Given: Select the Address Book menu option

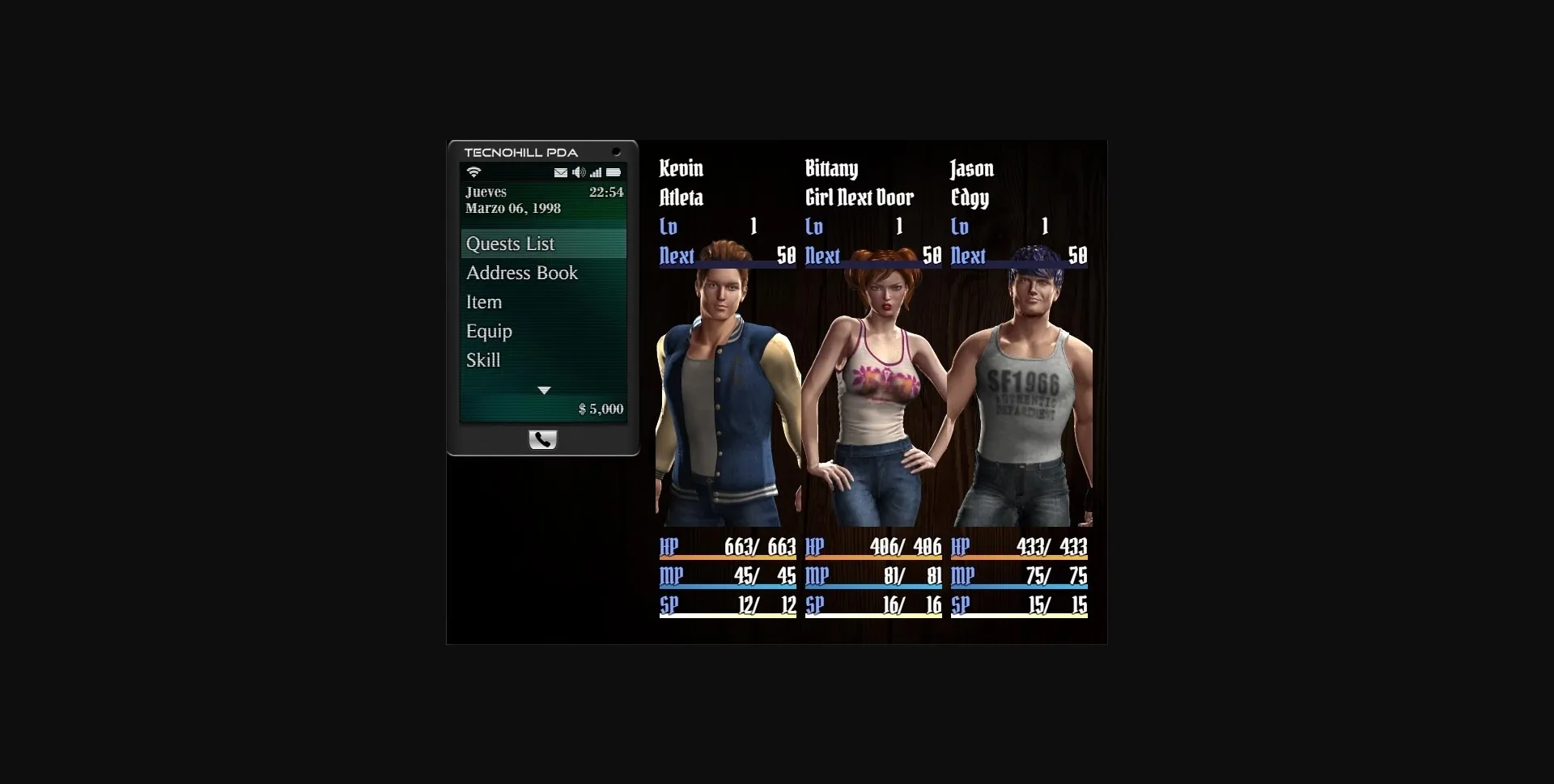Looking at the screenshot, I should pos(521,273).
